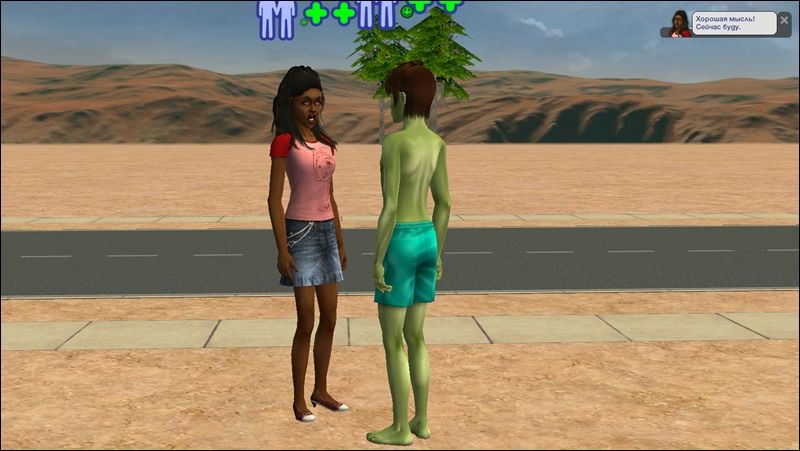Open the "Хорошая мысль!" message bubble

735,24
